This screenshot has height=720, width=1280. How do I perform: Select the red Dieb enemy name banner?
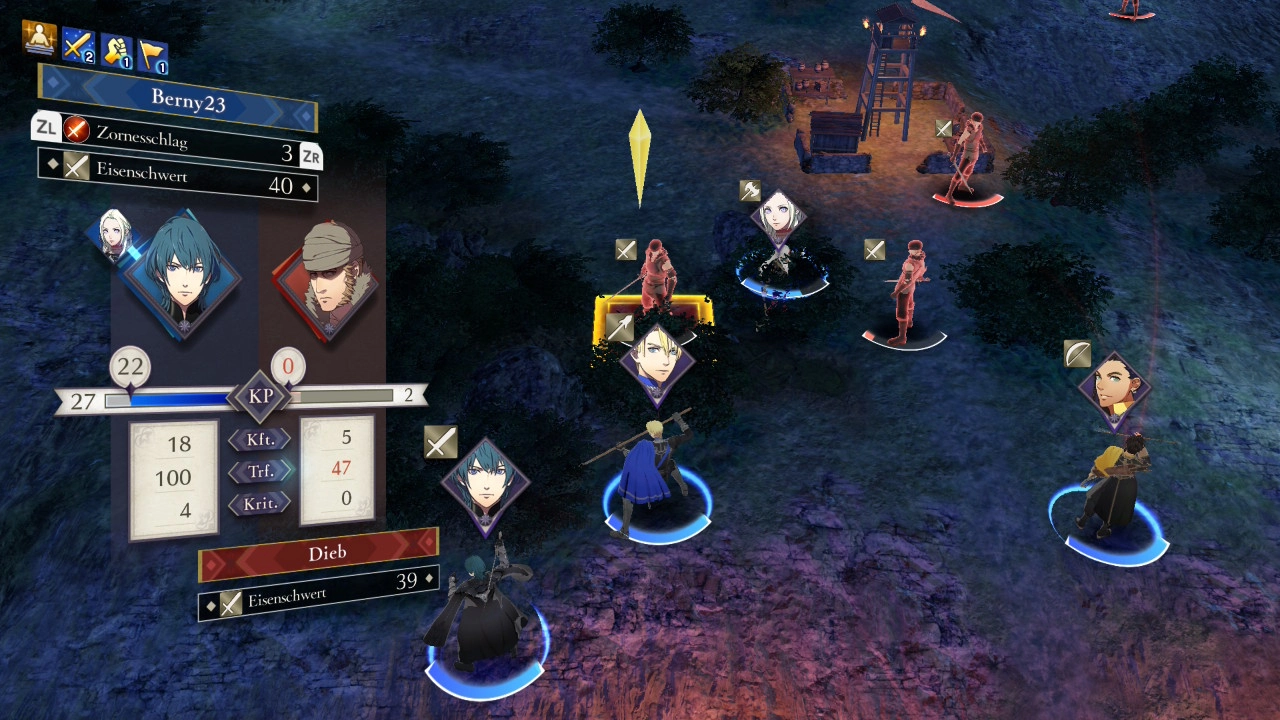[318, 553]
